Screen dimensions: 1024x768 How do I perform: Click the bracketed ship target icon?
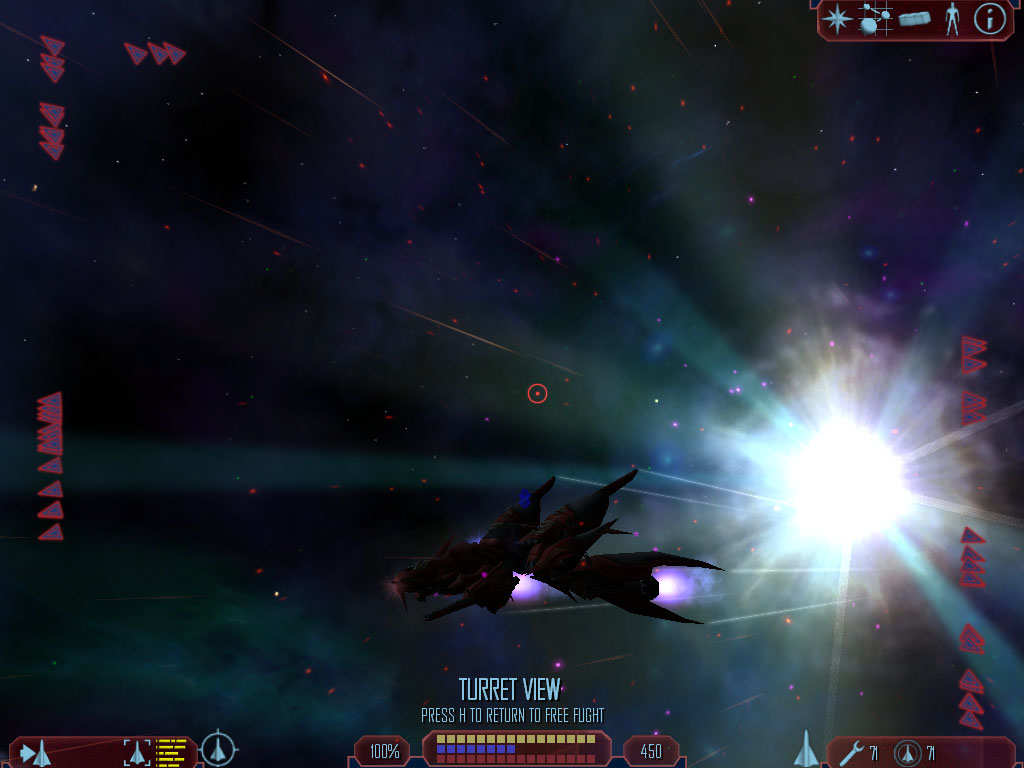click(x=137, y=752)
